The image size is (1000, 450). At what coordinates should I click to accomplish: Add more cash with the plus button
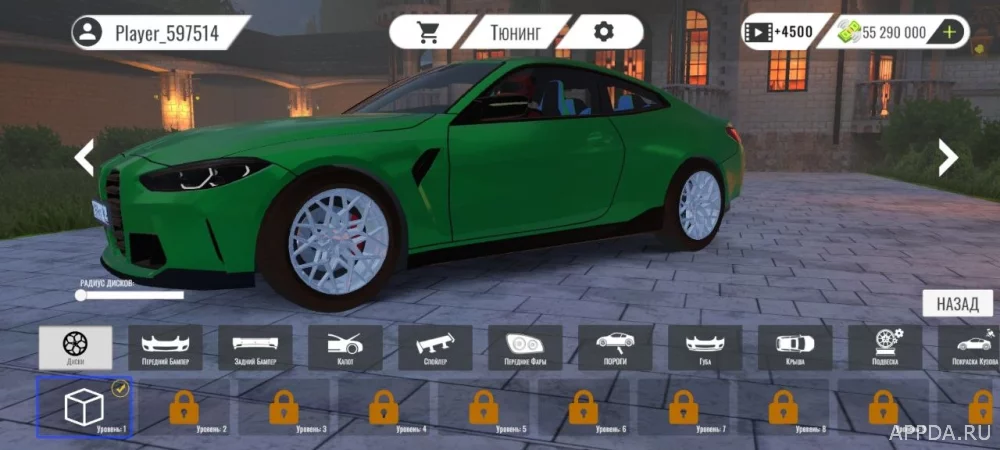point(949,32)
